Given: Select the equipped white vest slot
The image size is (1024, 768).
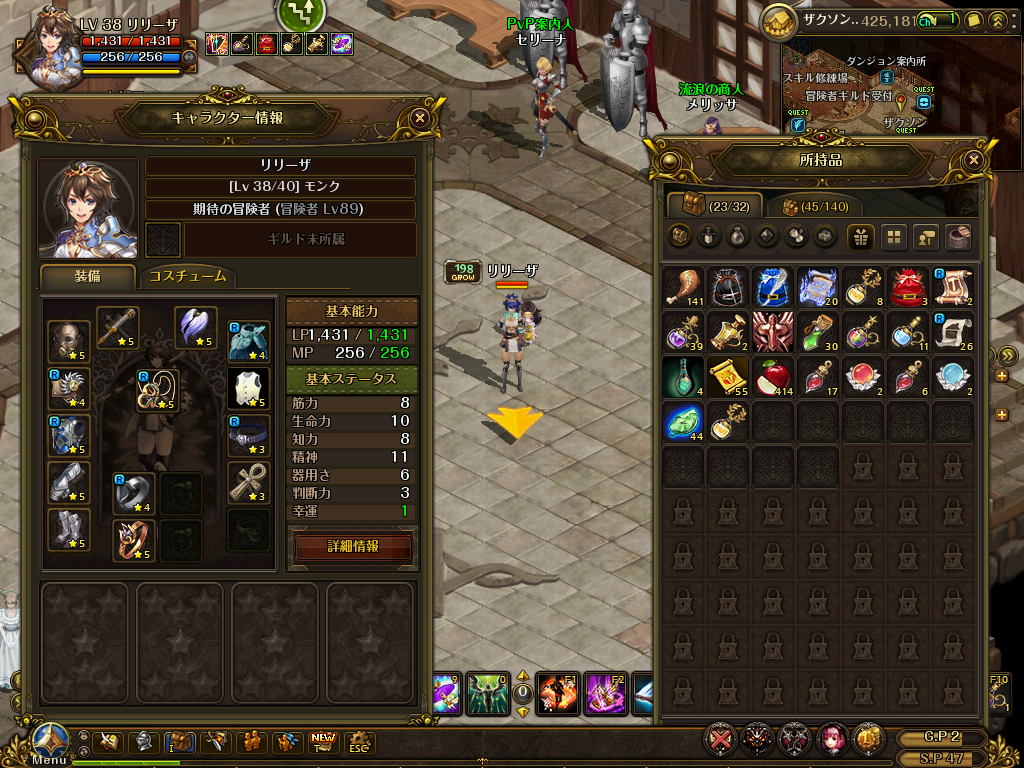Looking at the screenshot, I should (x=248, y=388).
